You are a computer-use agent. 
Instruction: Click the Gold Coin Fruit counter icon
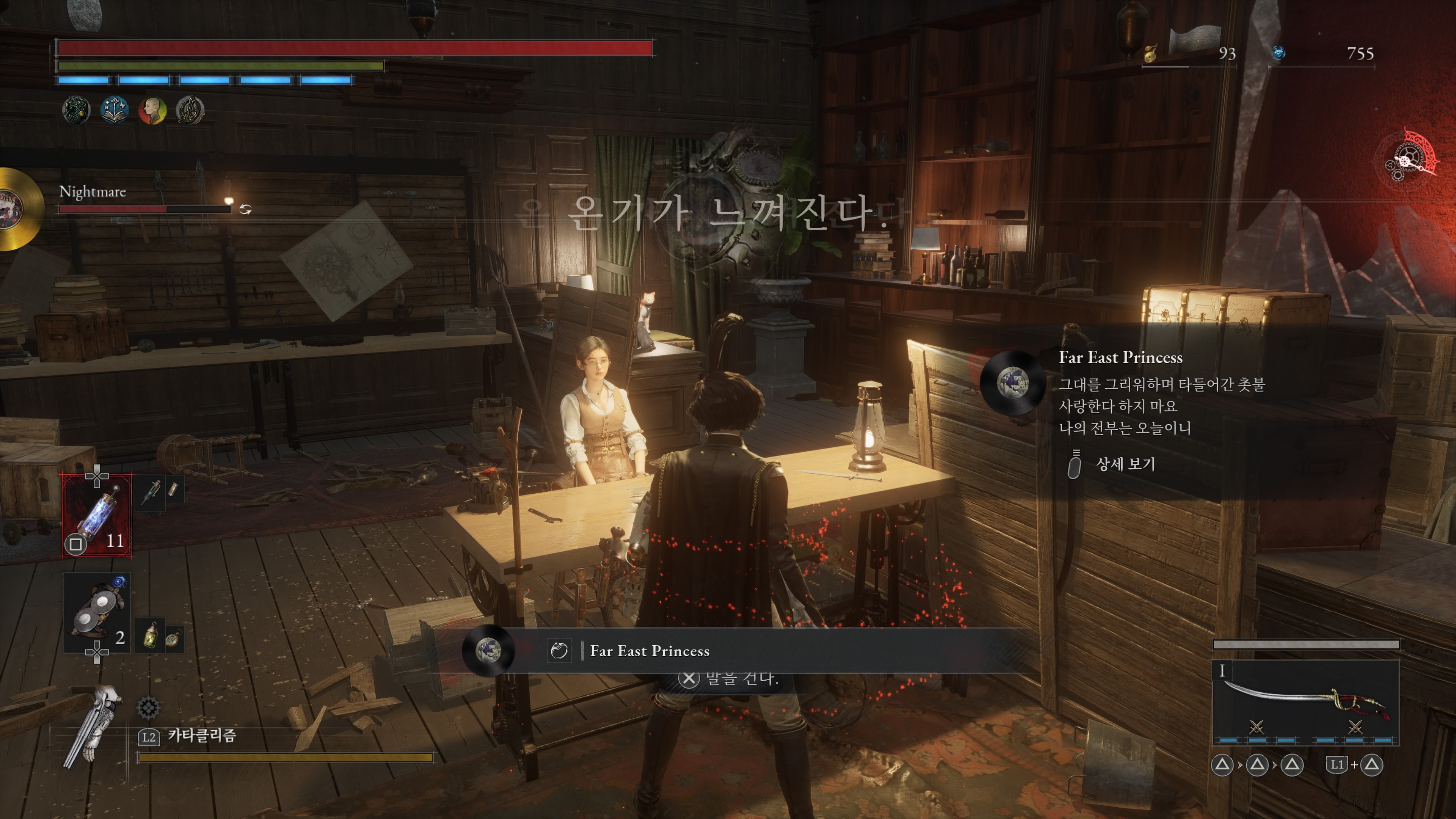1150,54
